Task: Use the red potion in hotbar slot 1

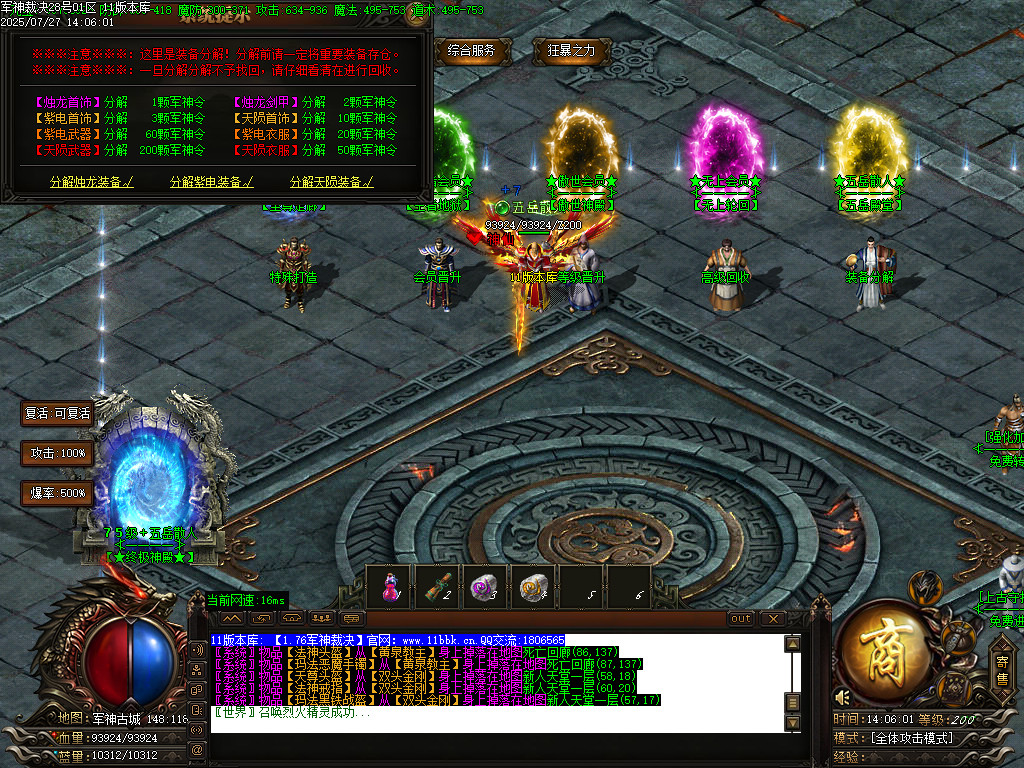Action: [389, 586]
